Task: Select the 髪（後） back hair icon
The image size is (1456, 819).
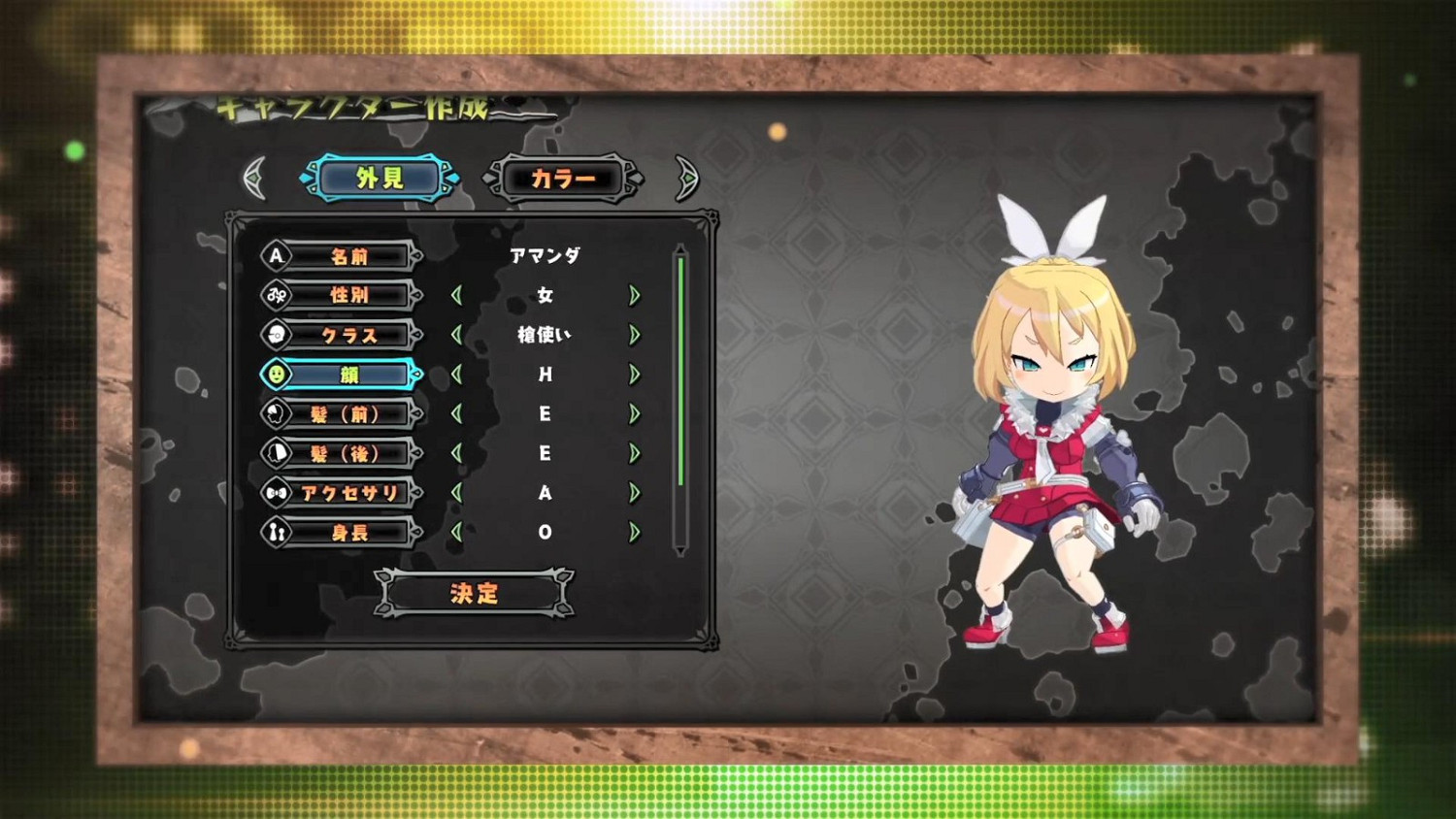Action: click(x=276, y=454)
